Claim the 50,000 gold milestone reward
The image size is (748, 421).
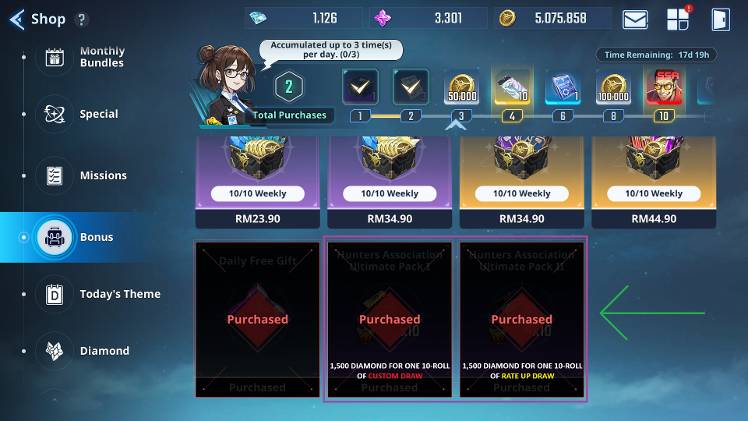click(461, 89)
